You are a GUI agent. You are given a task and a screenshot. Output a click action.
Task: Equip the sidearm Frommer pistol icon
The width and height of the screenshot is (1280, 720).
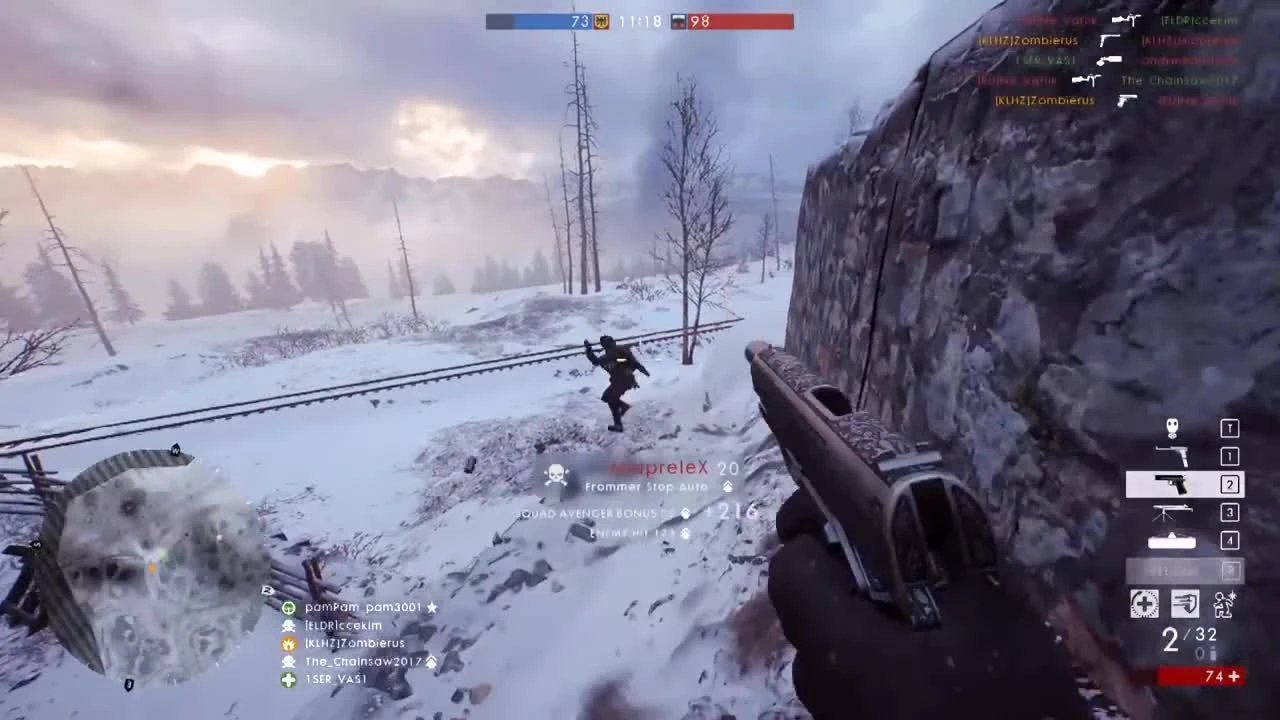click(1172, 457)
